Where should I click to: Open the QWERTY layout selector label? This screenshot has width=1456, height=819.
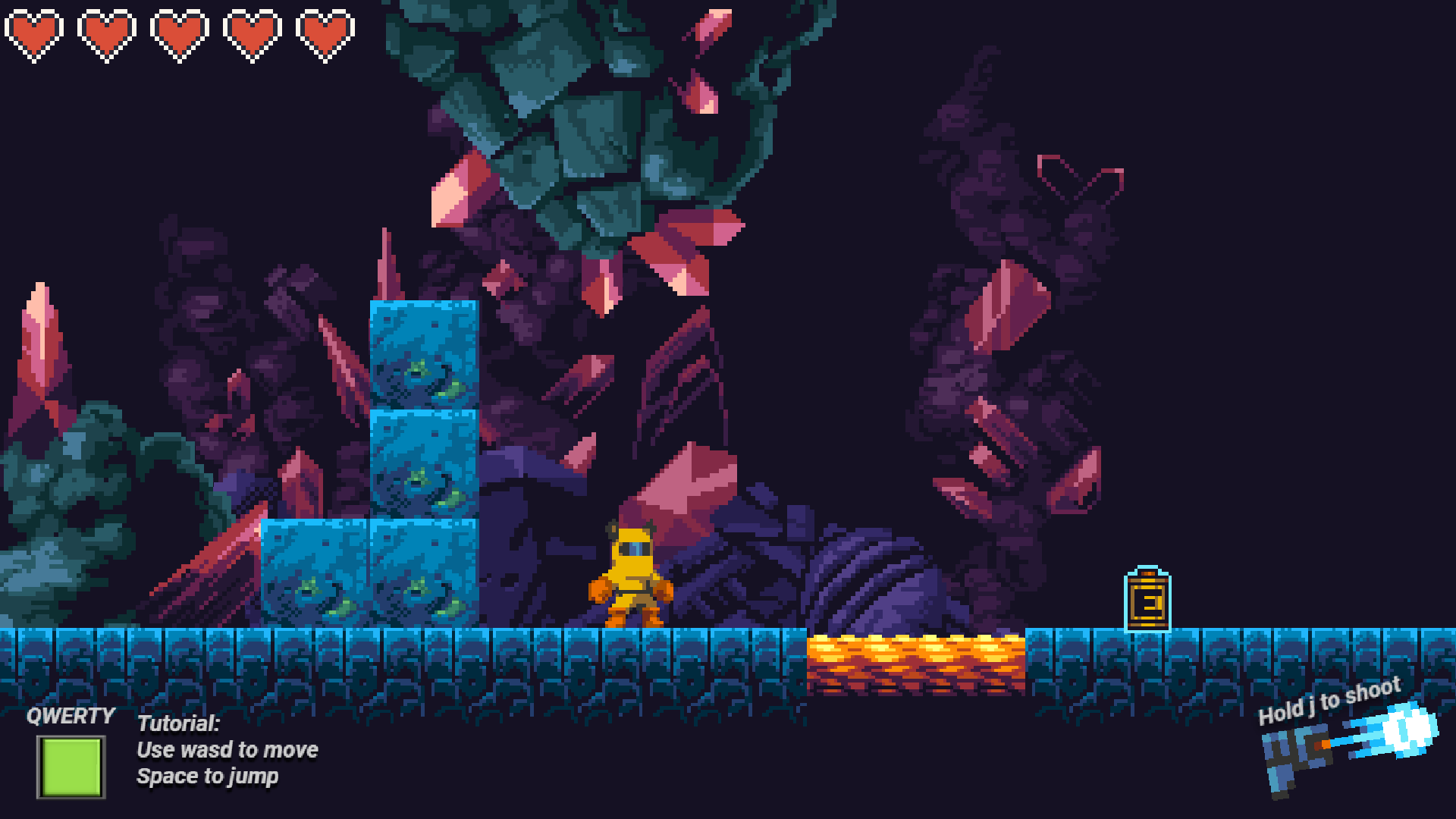[x=71, y=715]
